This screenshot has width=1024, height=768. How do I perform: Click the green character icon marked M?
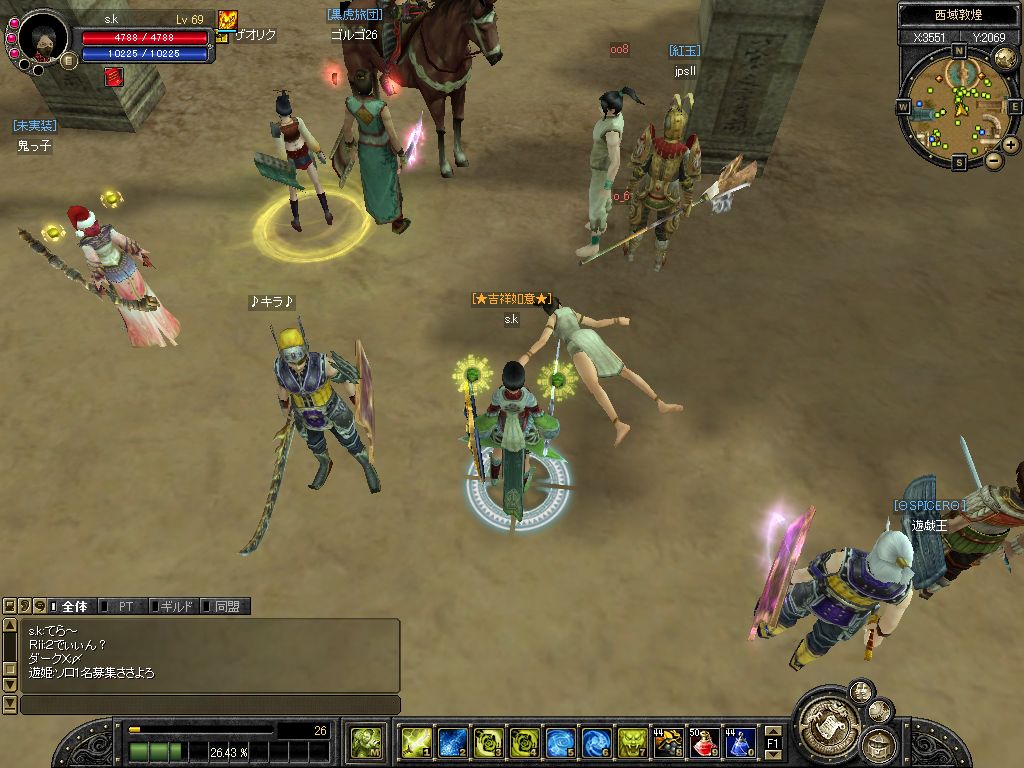366,742
